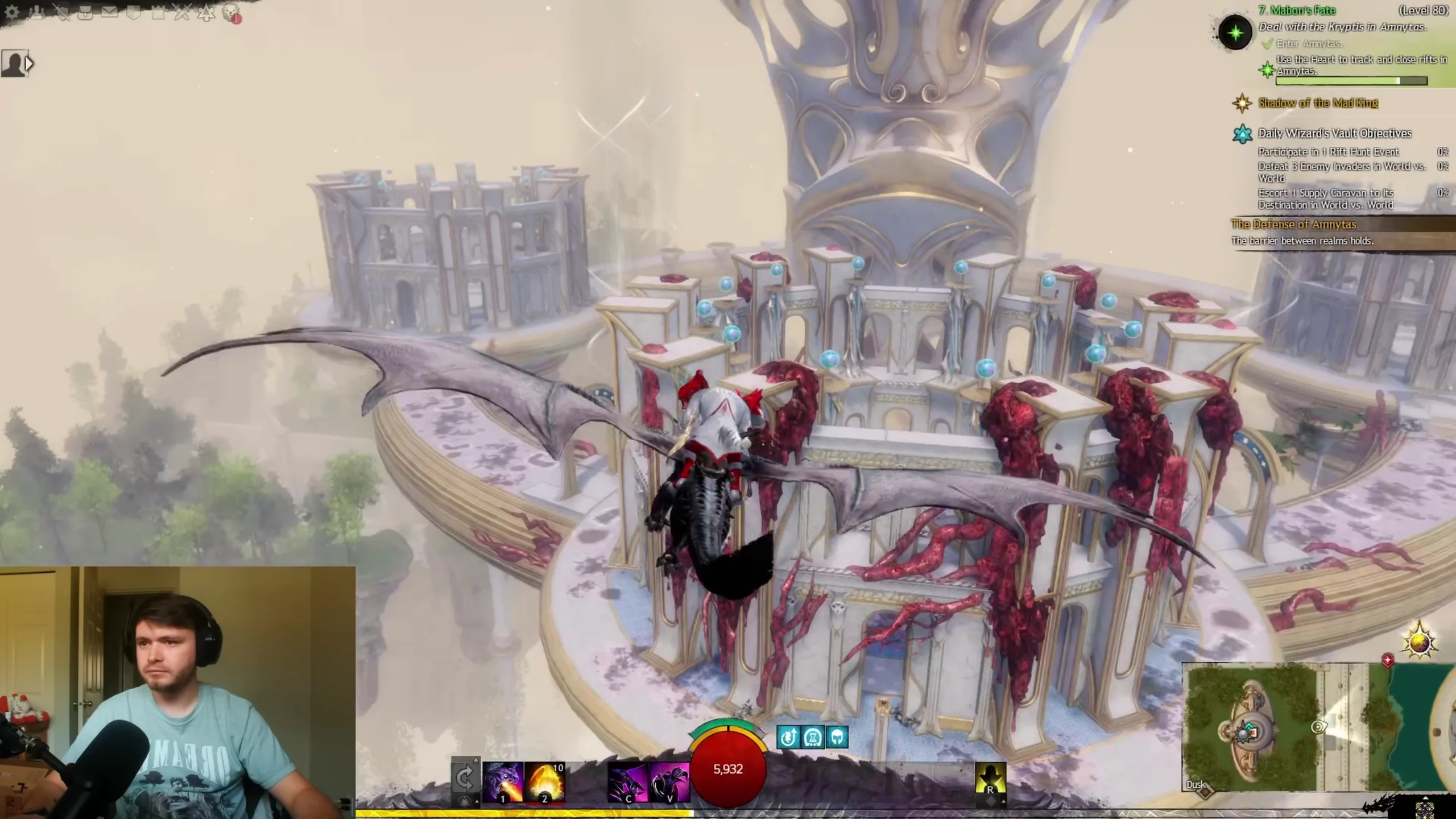Activate the dragon fire breath skill

click(503, 782)
